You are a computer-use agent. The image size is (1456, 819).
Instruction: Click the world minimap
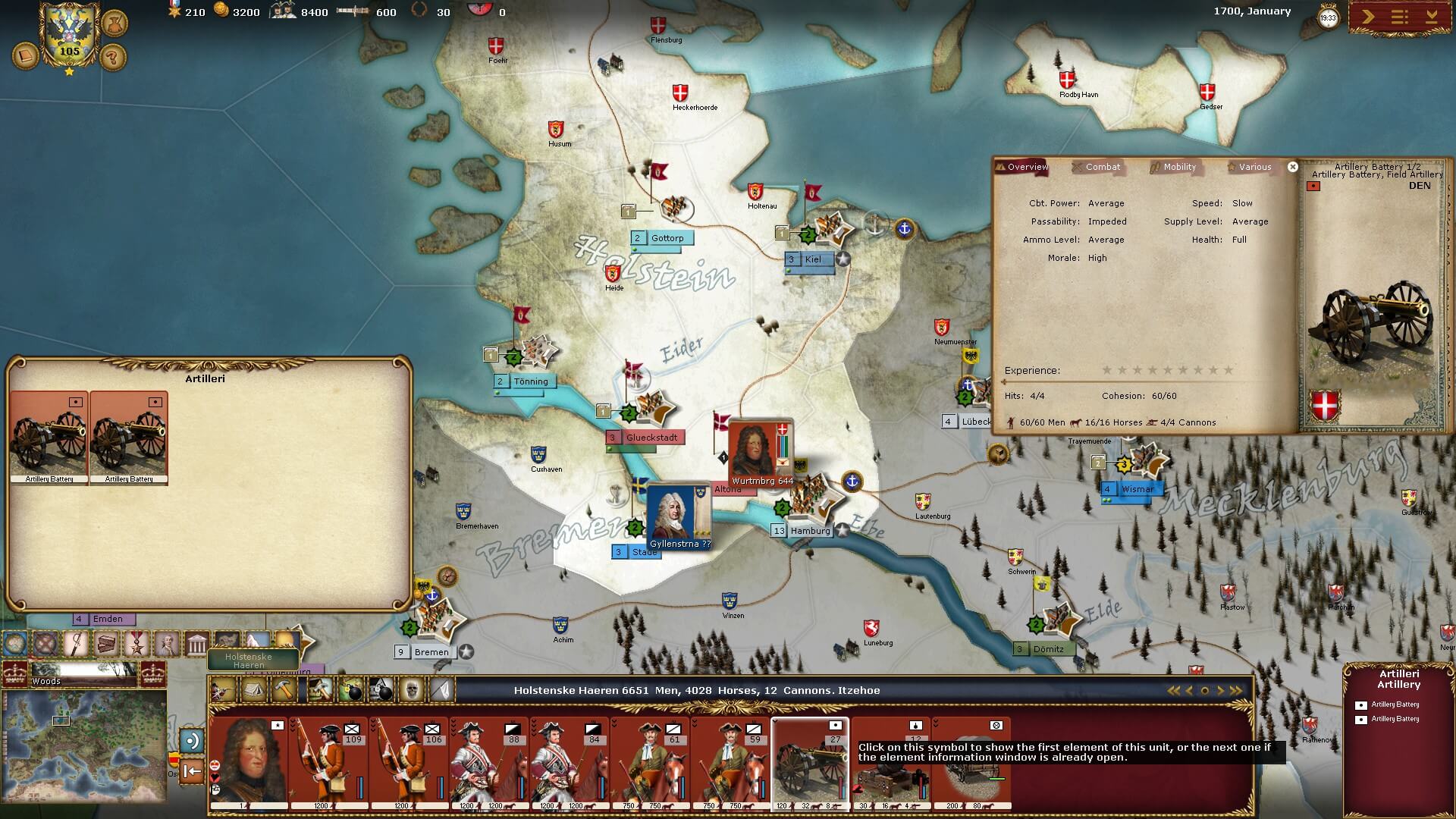(83, 745)
